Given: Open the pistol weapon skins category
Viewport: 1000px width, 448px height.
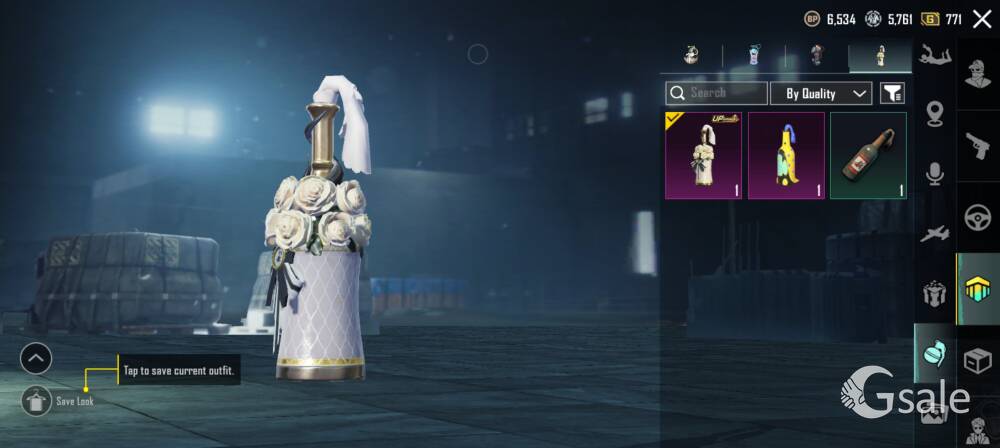Looking at the screenshot, I should (977, 145).
